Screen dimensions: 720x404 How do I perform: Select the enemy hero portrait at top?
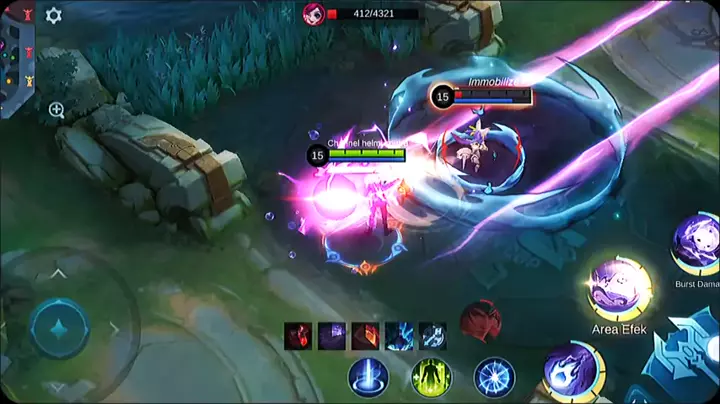click(313, 13)
